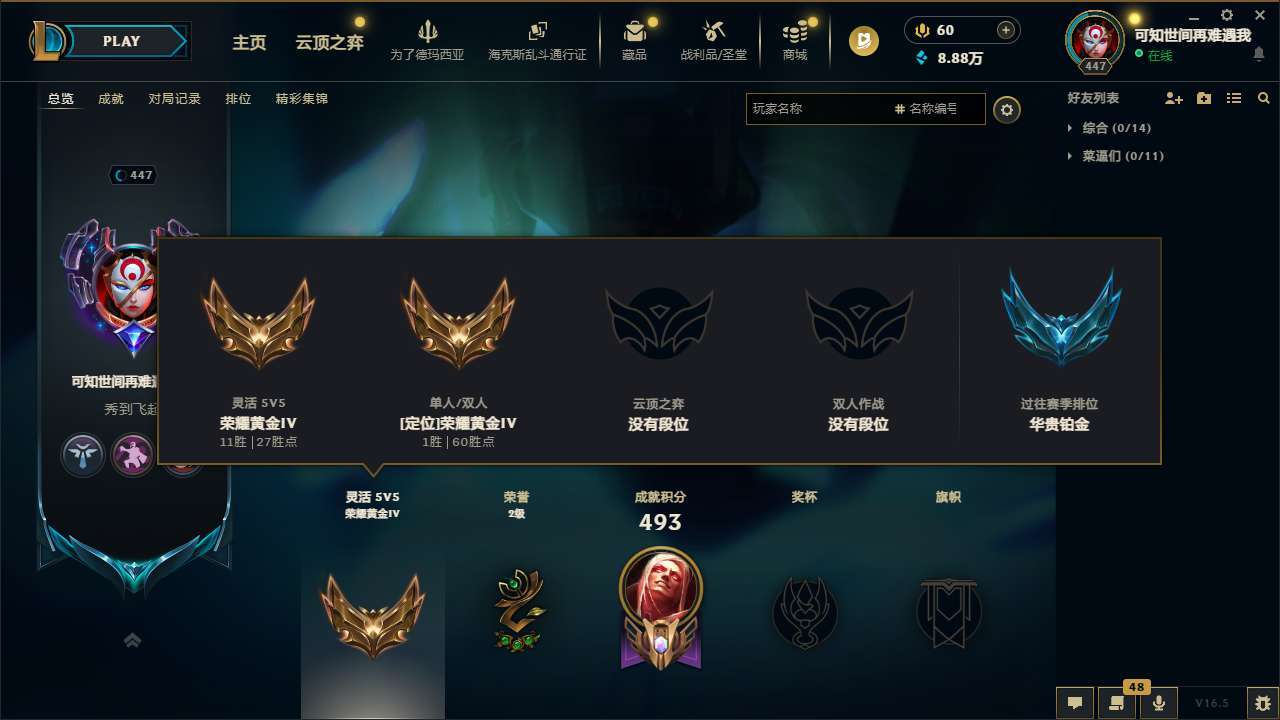Open missions panel showing the 48 badge
The height and width of the screenshot is (720, 1280).
tap(1117, 703)
